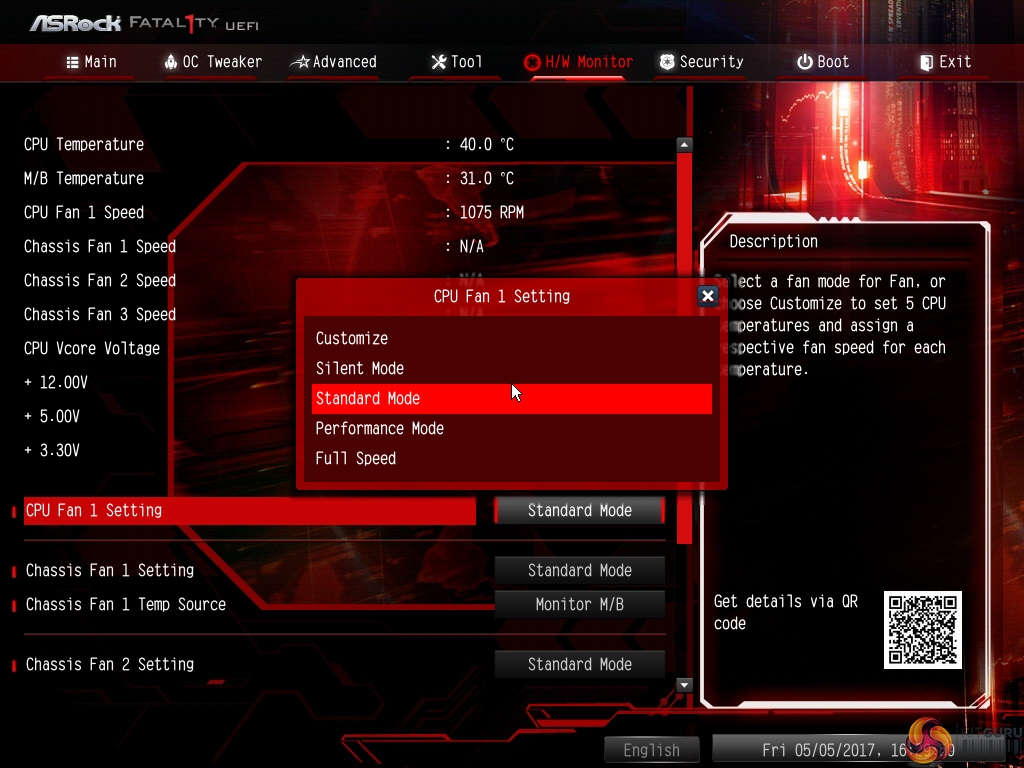This screenshot has height=768, width=1024.
Task: Open the OC Tweaker tab
Action: pos(212,62)
